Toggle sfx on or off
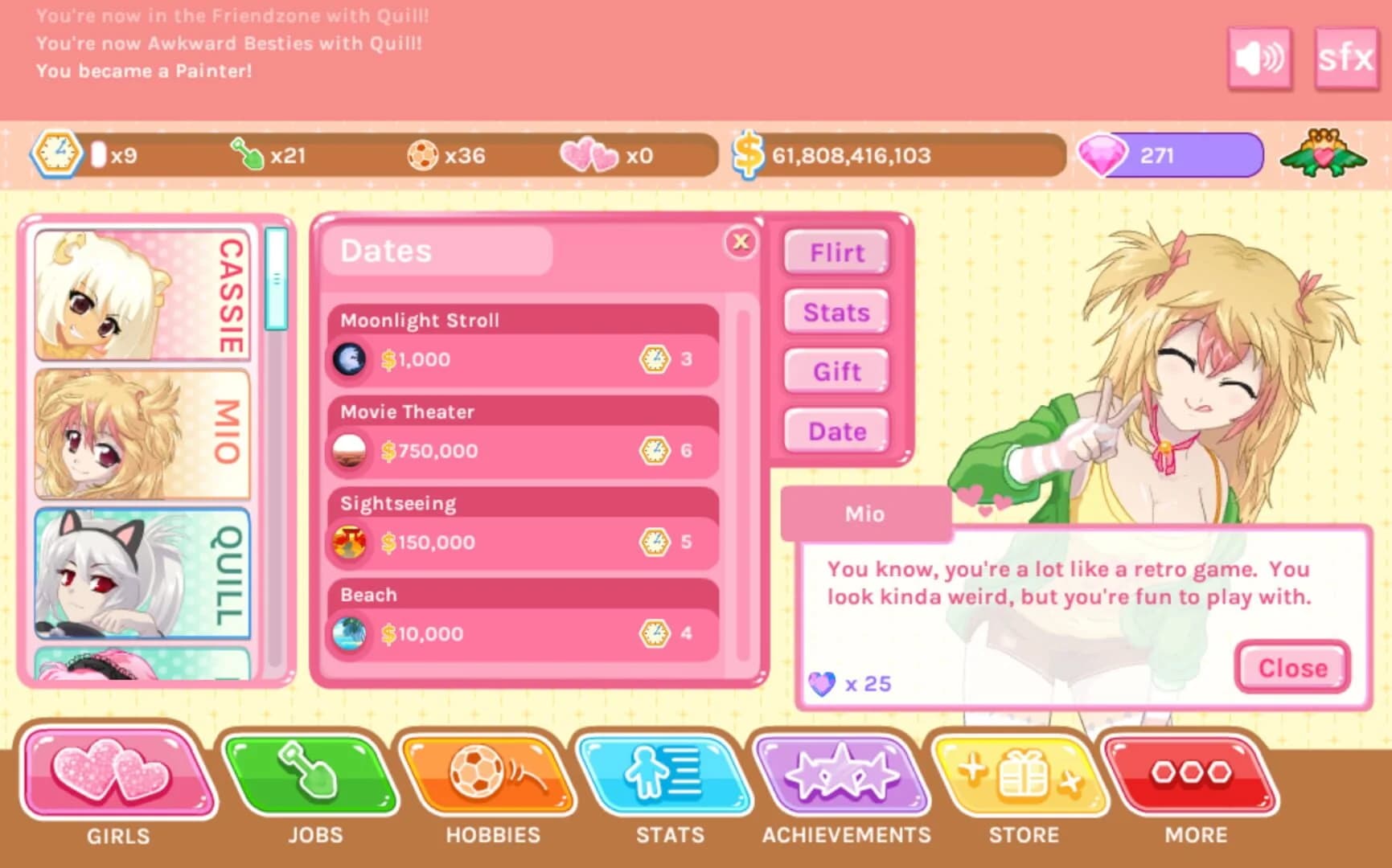 (1345, 57)
